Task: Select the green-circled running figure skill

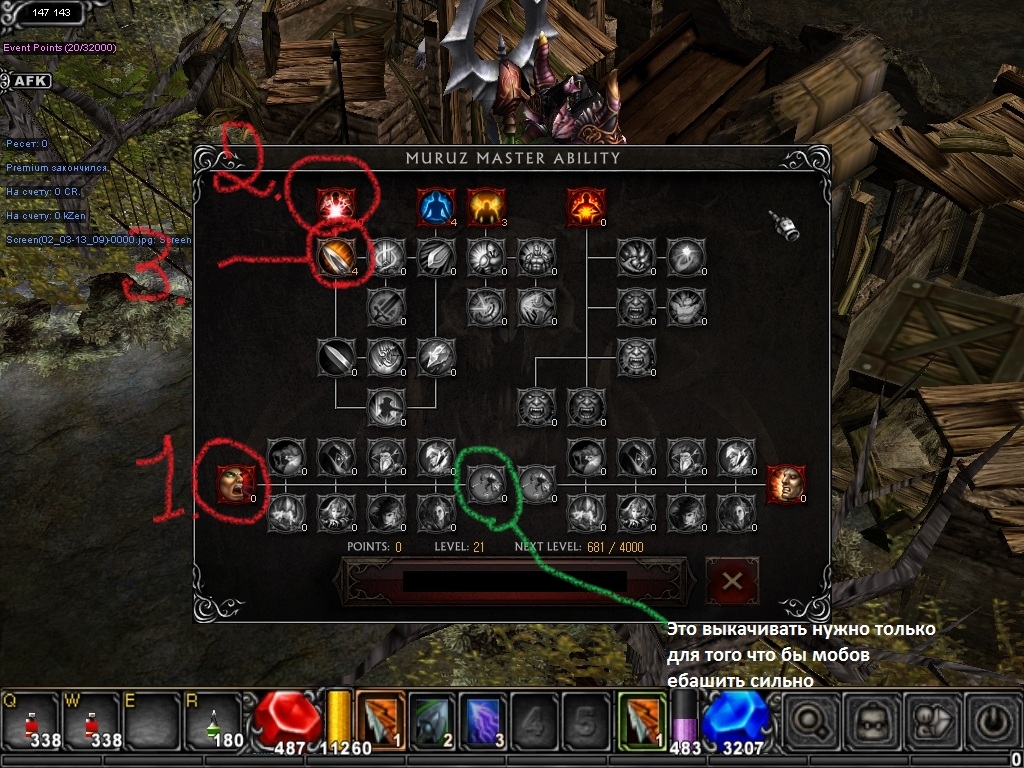Action: point(486,484)
